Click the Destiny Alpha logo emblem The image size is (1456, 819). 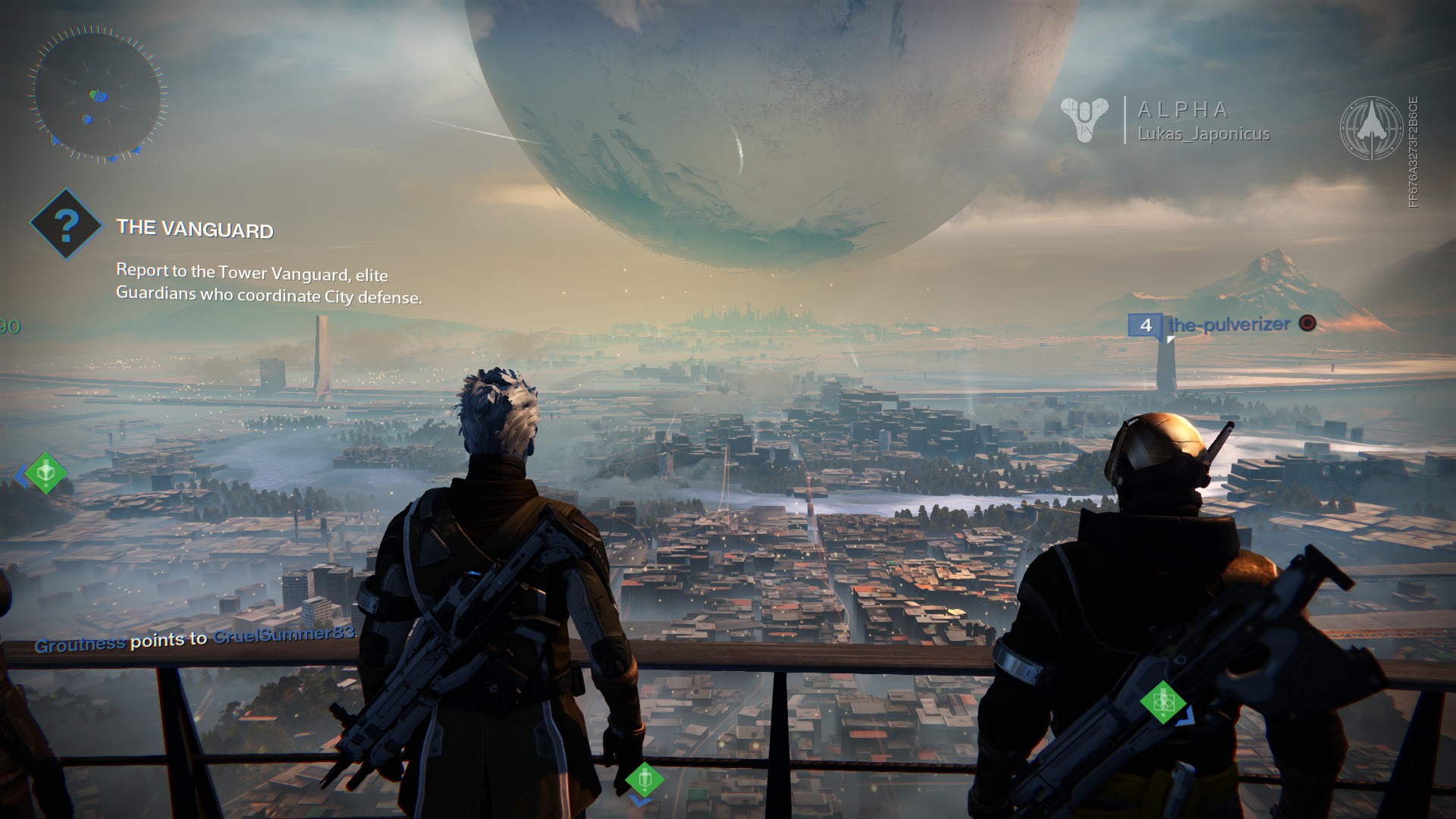[x=1084, y=120]
